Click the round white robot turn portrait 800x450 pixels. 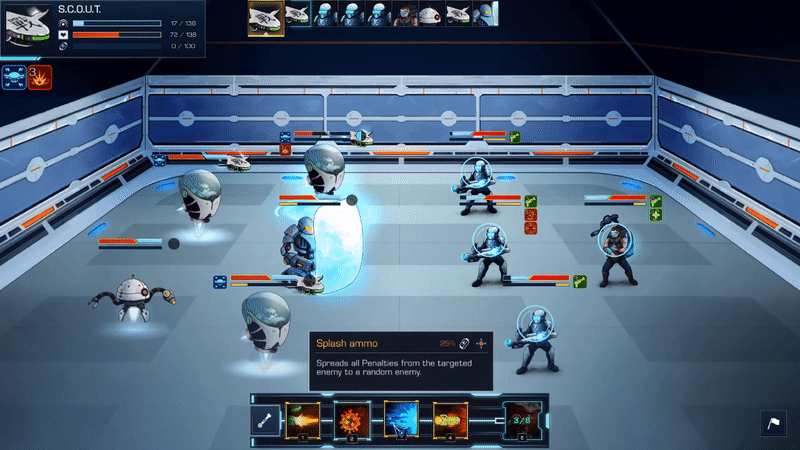point(430,14)
